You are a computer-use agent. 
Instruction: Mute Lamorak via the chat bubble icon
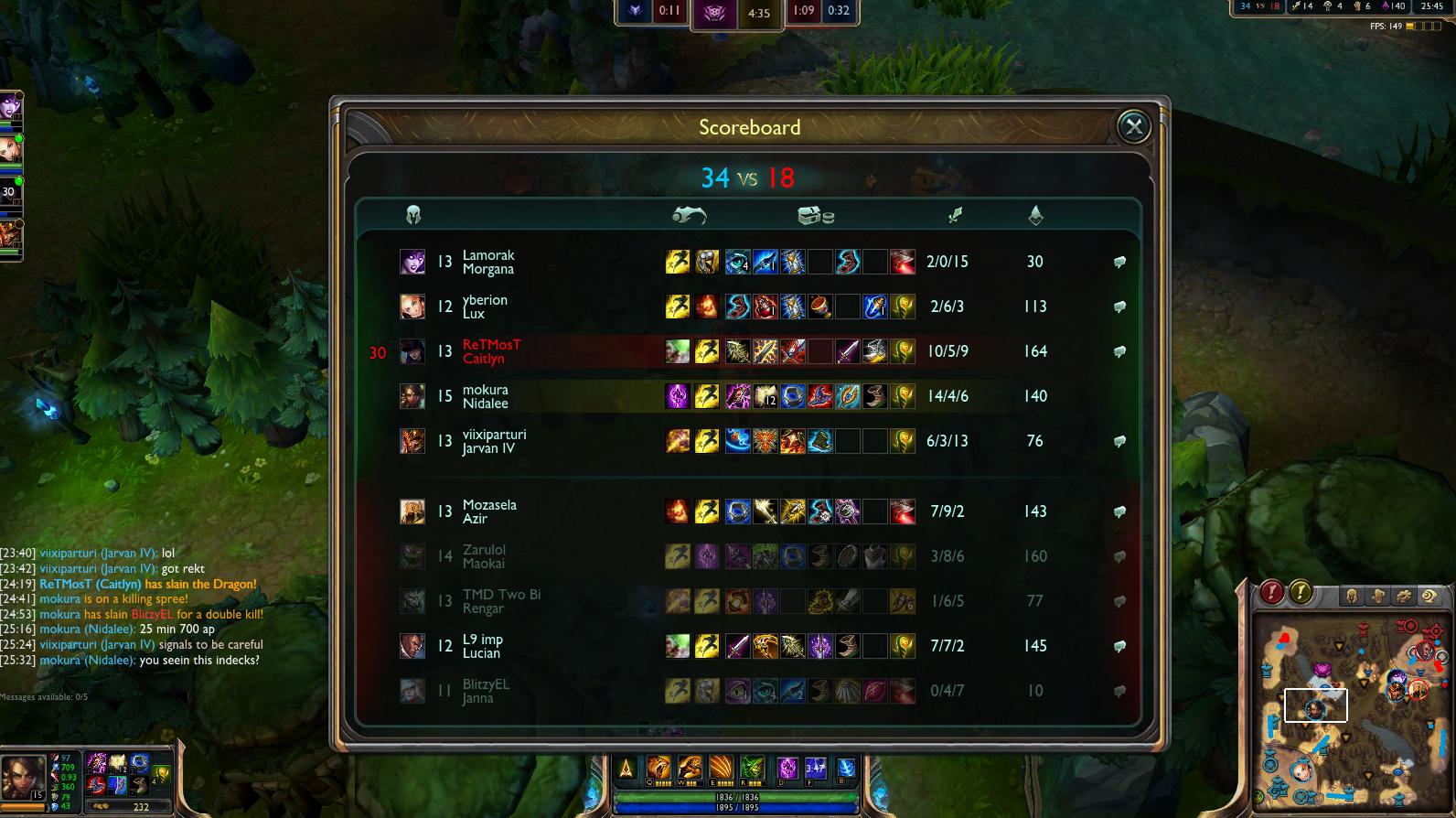(x=1119, y=262)
